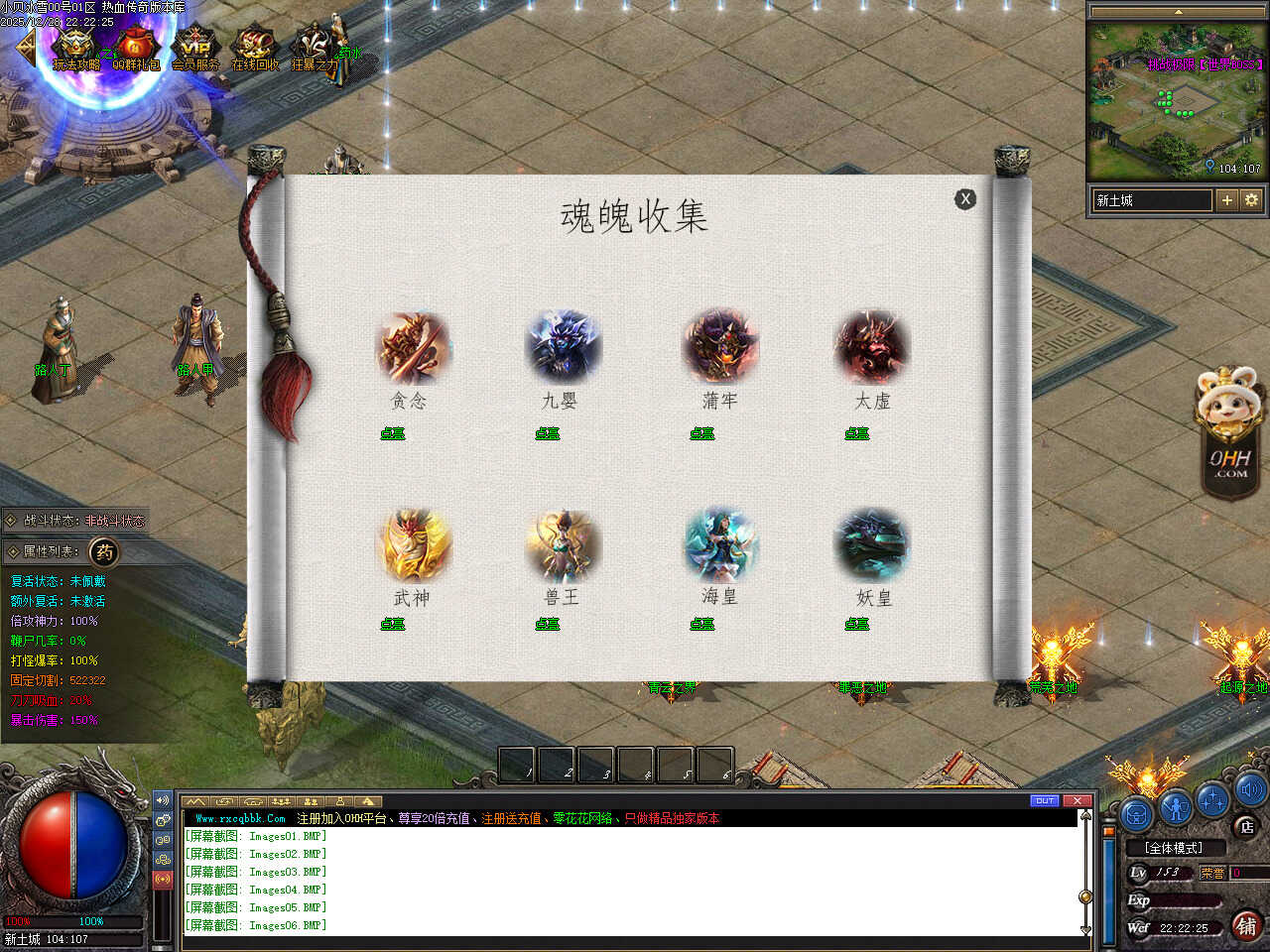1270x952 pixels.
Task: Open the 店 shop button
Action: [1246, 826]
